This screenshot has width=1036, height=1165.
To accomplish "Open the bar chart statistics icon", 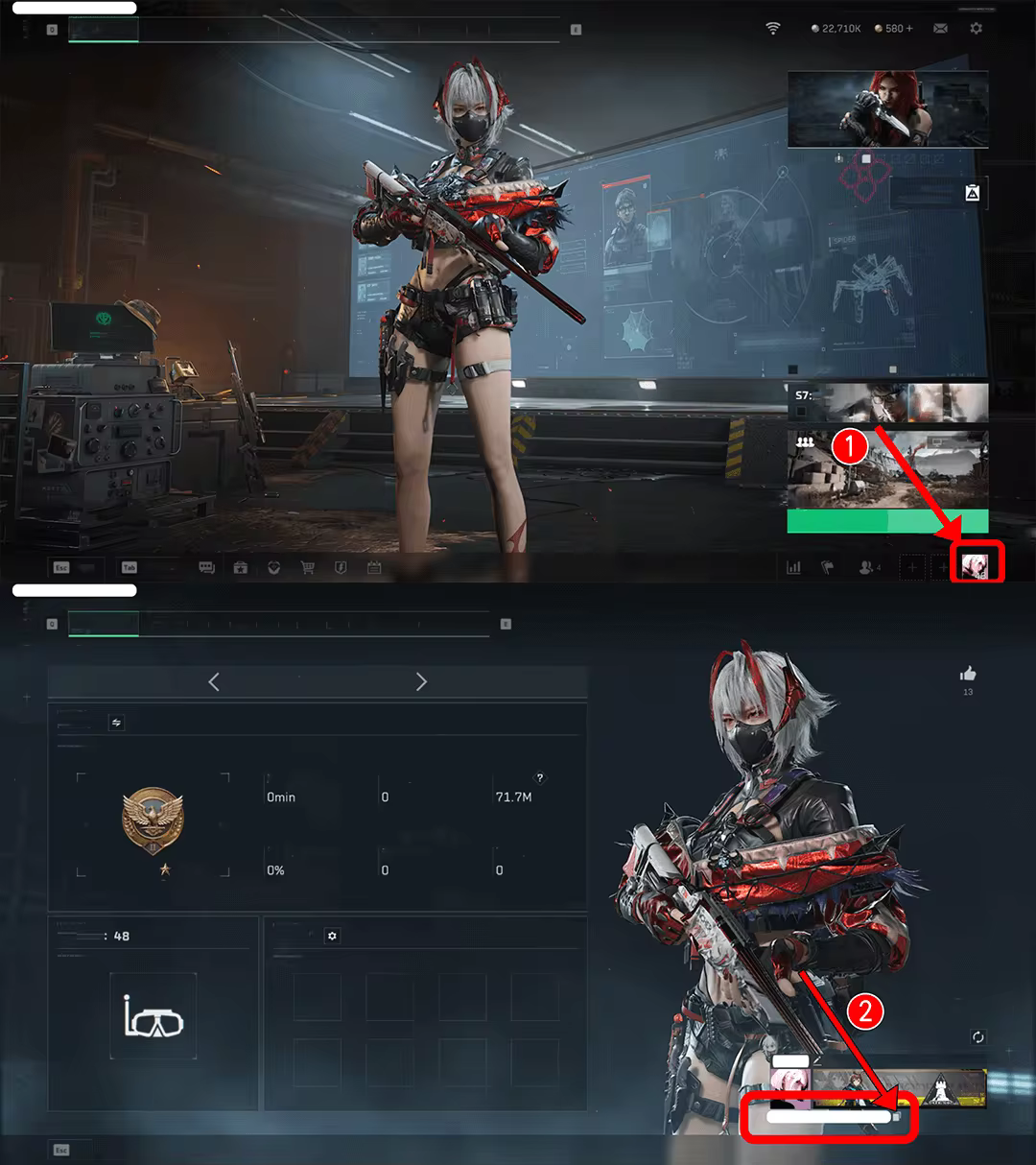I will (793, 568).
